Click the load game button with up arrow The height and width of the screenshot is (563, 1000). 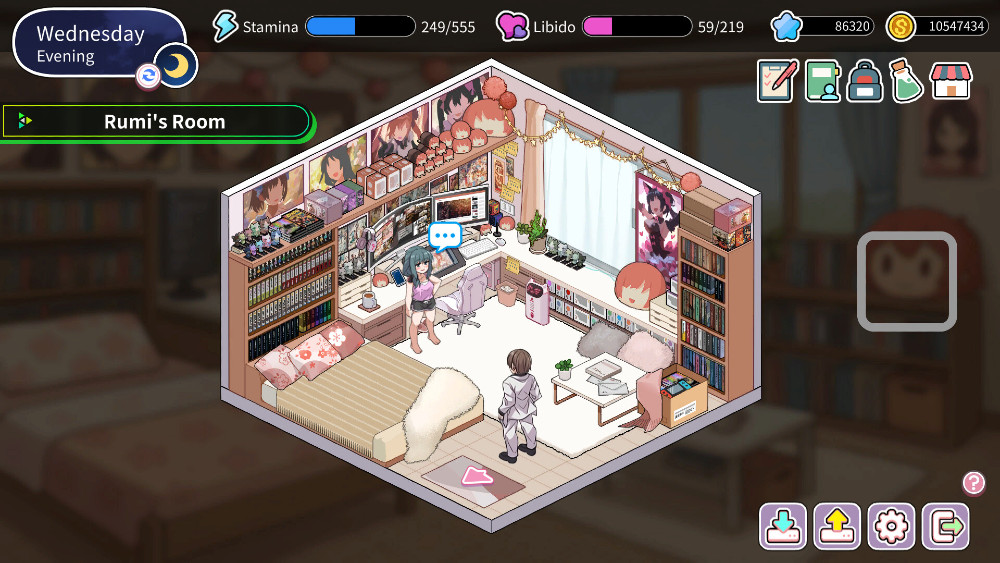tap(836, 526)
